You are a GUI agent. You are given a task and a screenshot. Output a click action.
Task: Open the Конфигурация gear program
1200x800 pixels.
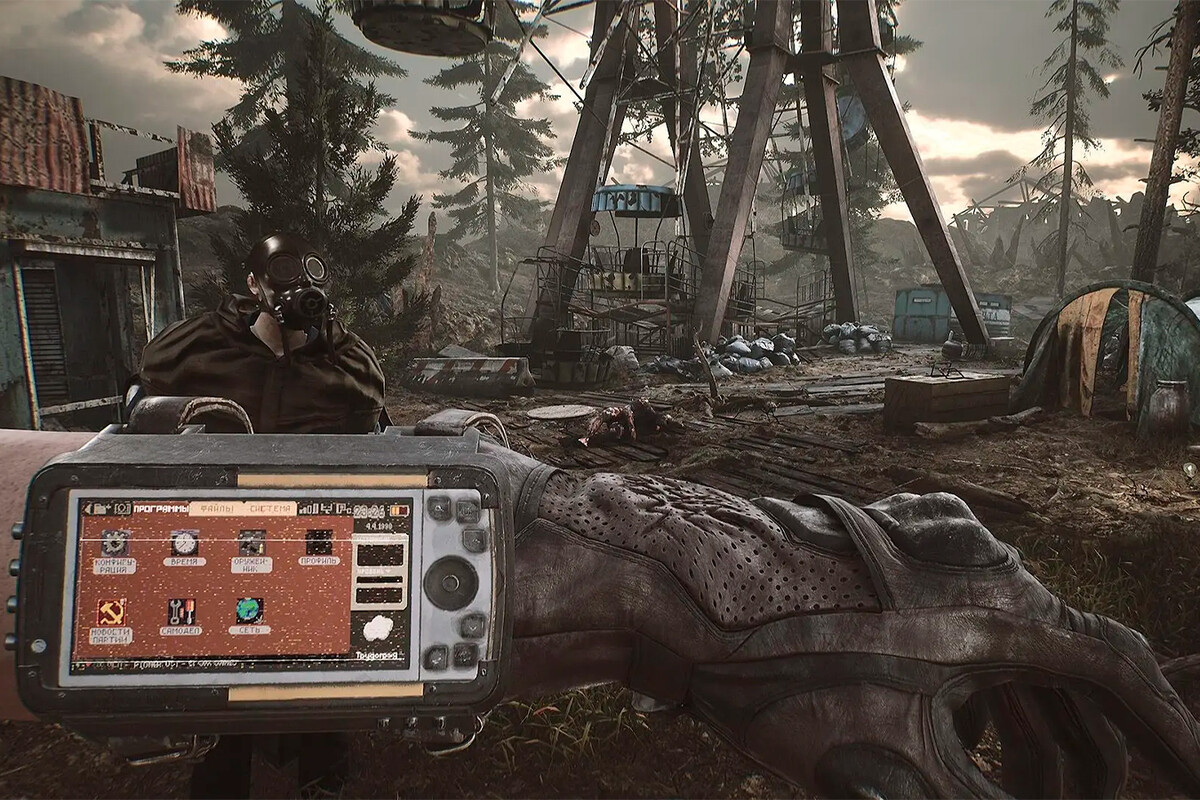(115, 543)
